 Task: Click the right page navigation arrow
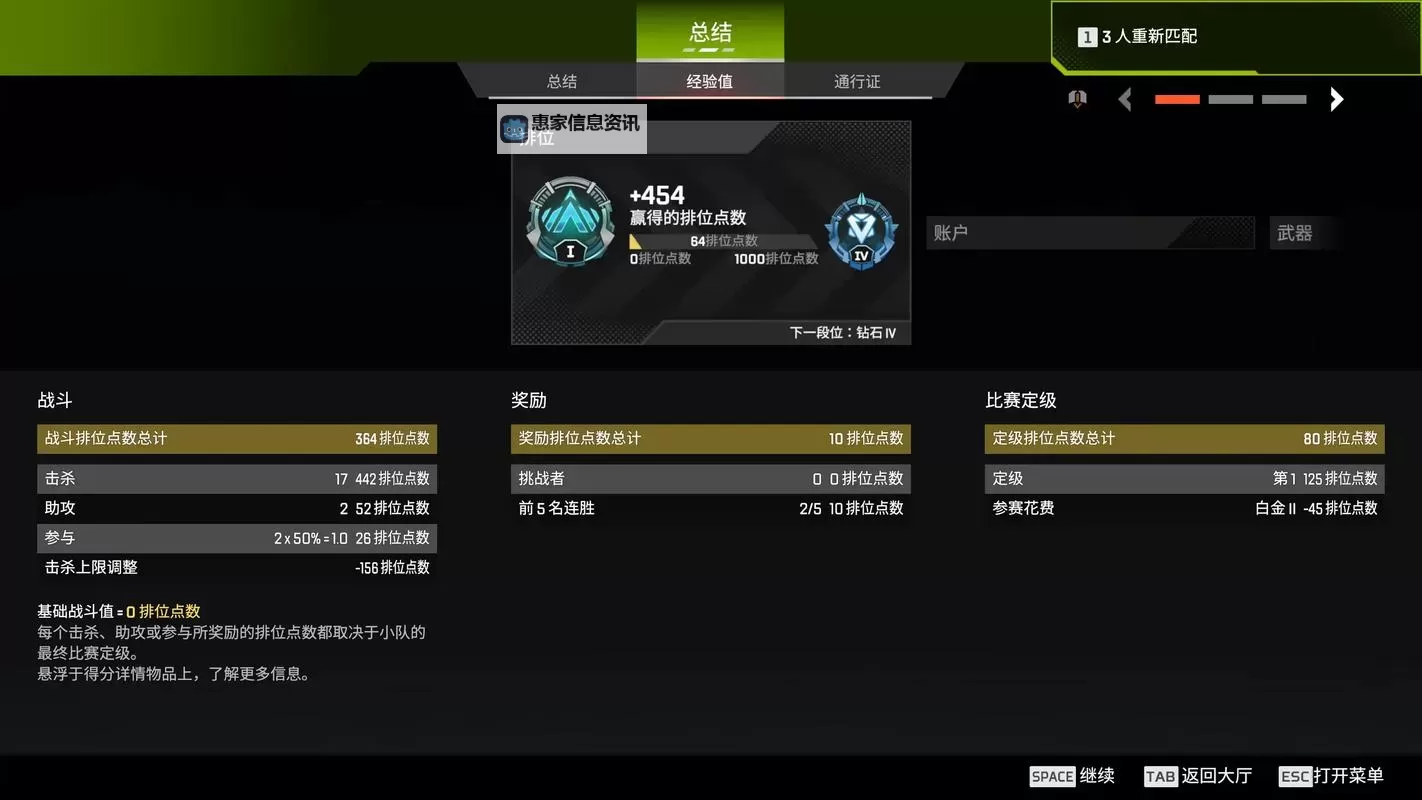tap(1337, 99)
